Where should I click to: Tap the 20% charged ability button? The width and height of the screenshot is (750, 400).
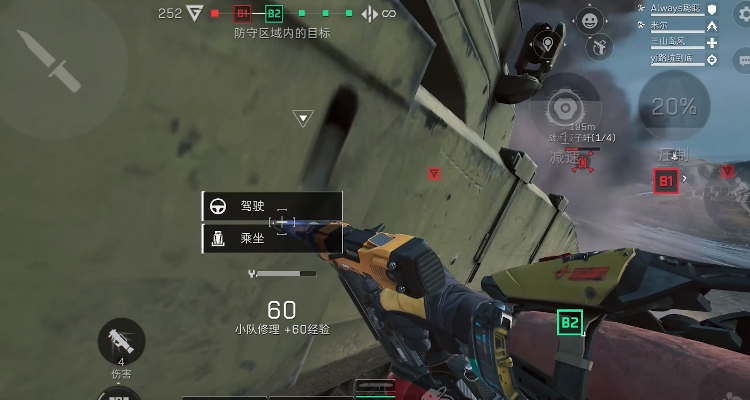point(674,106)
